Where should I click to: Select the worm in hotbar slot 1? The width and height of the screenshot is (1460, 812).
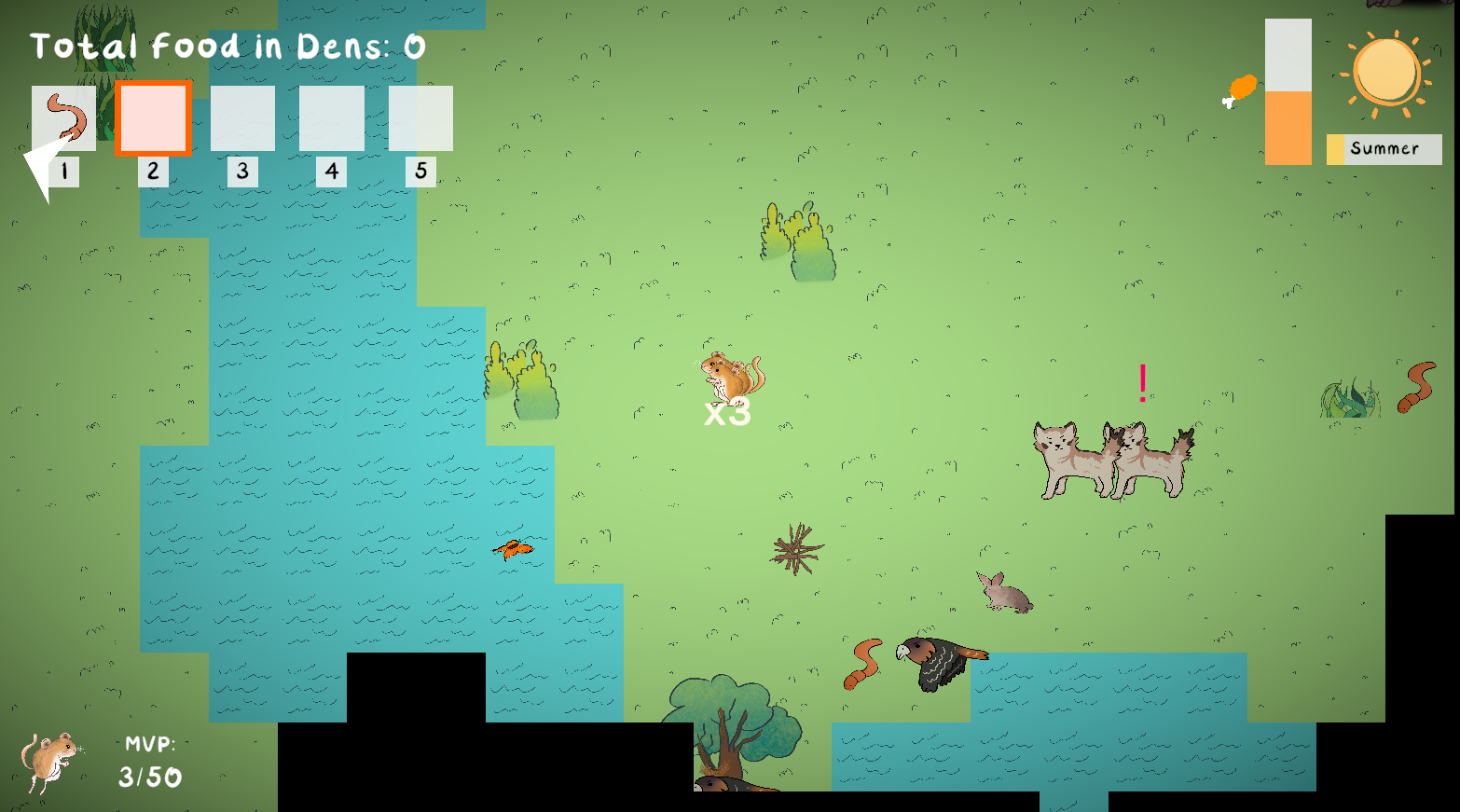point(64,118)
